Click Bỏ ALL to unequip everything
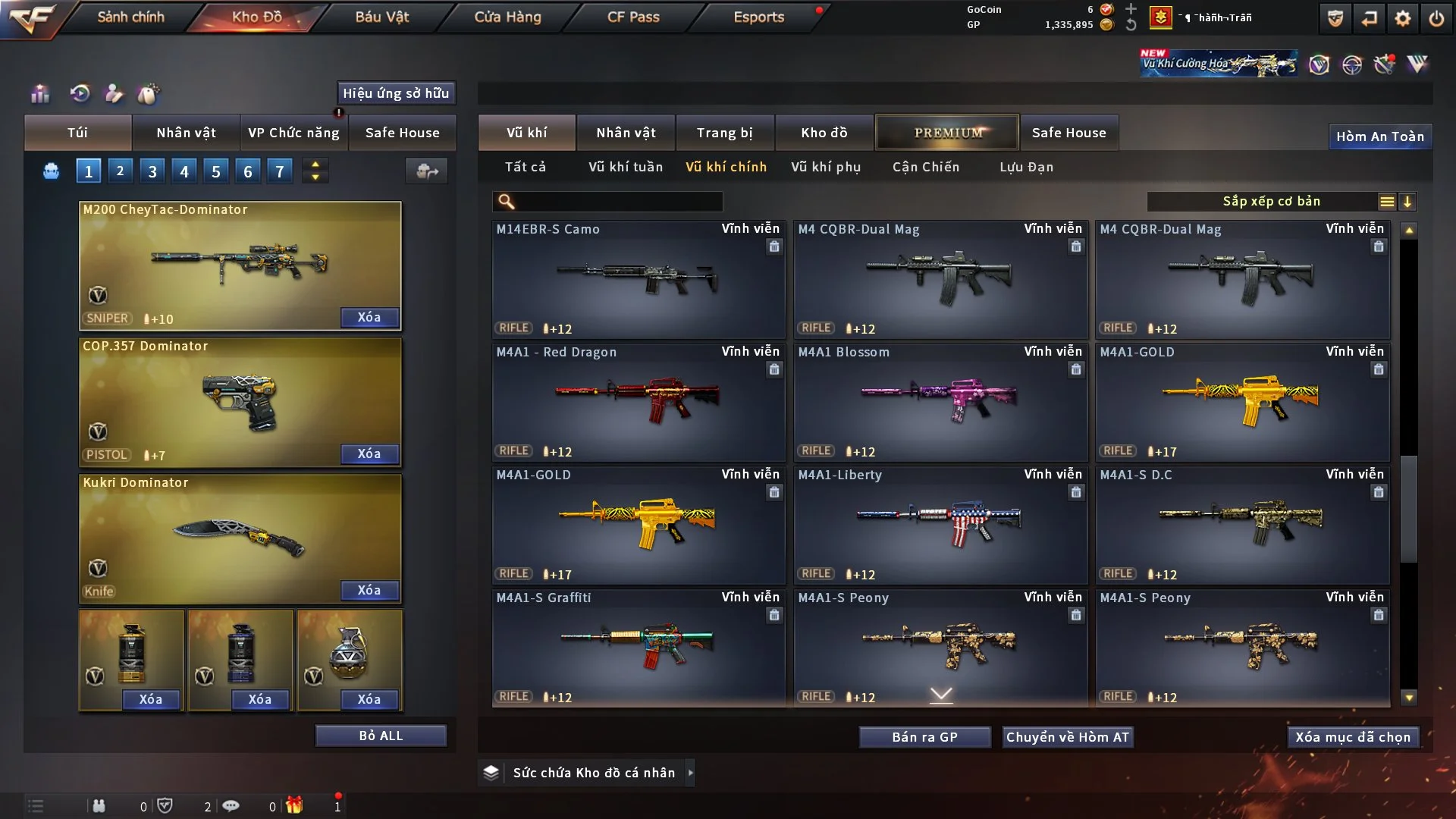This screenshot has width=1456, height=819. [x=381, y=736]
